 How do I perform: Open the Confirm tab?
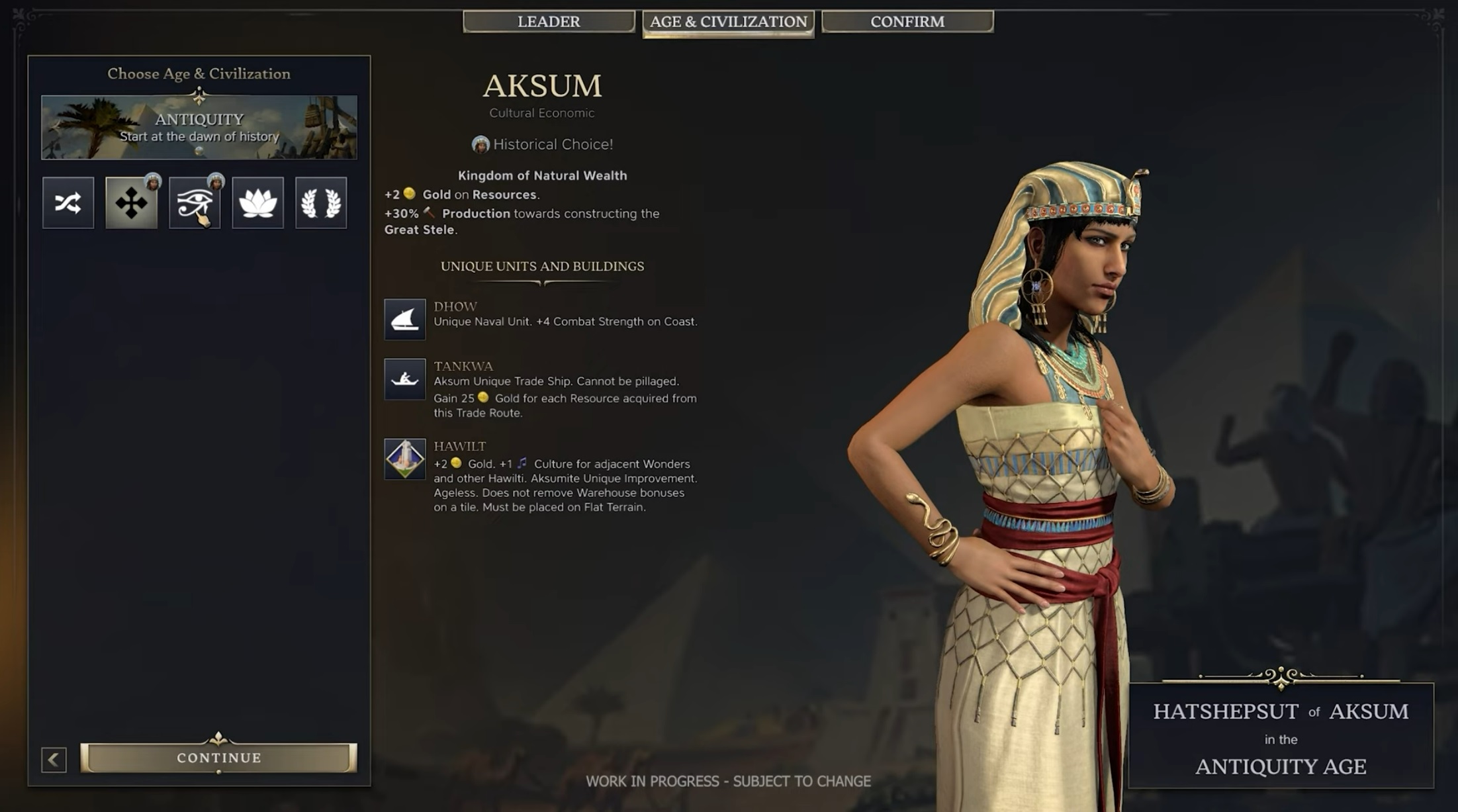point(907,22)
